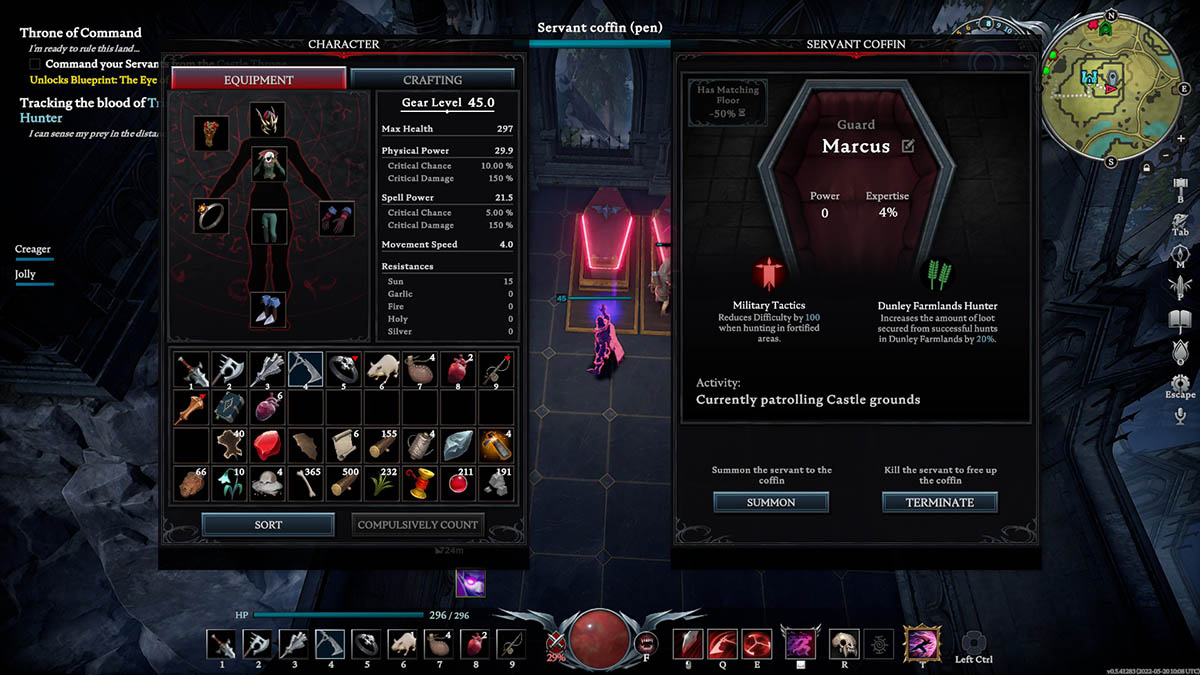
Task: Summon the servant to the coffin
Action: tap(770, 502)
